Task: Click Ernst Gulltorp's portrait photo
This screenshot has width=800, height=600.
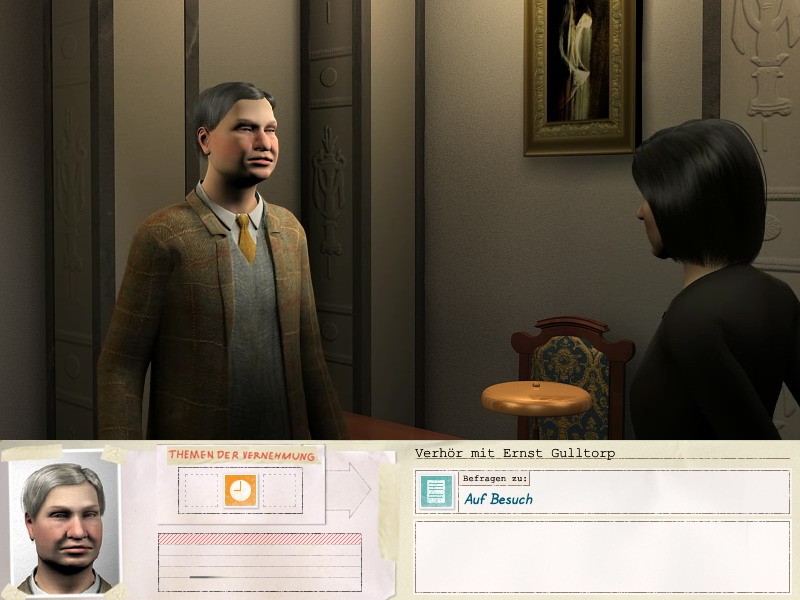Action: point(64,520)
